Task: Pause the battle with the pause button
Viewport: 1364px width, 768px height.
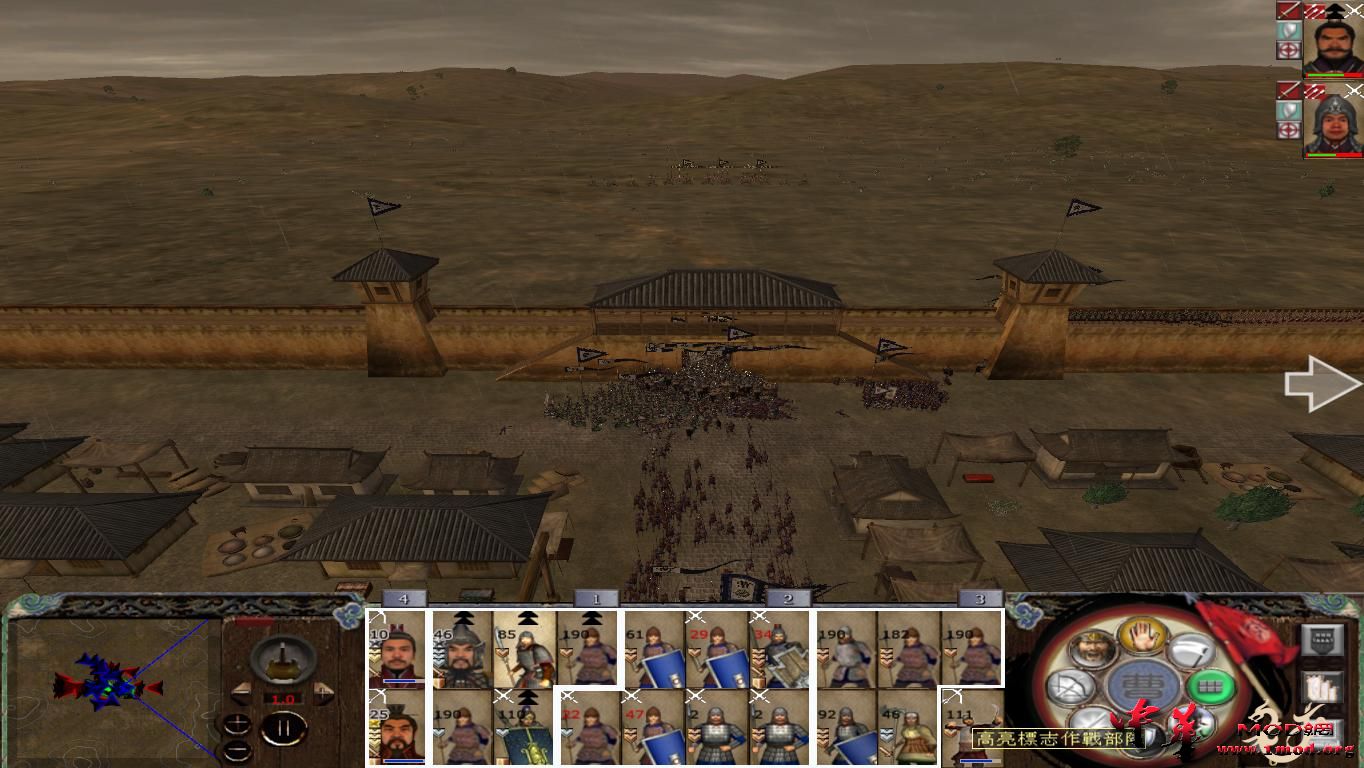Action: coord(283,729)
